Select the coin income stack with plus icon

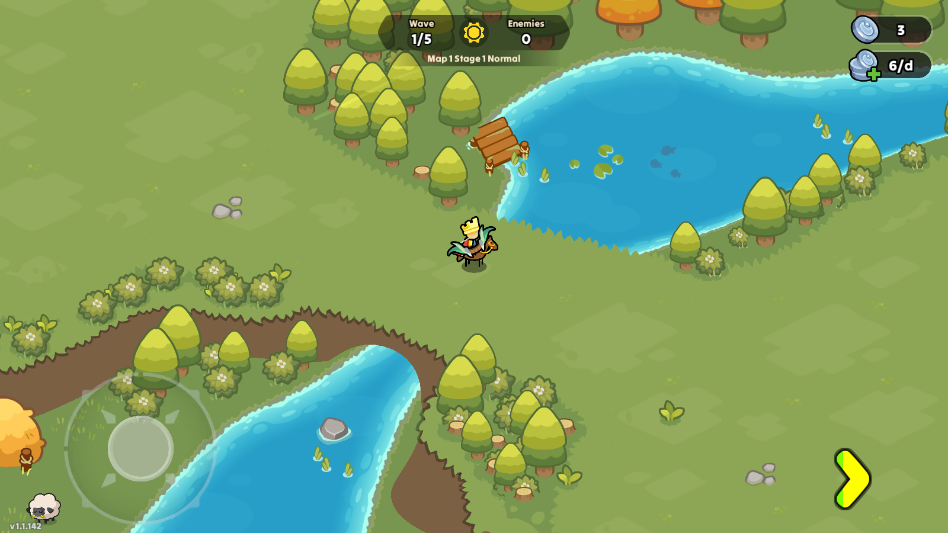[x=865, y=66]
